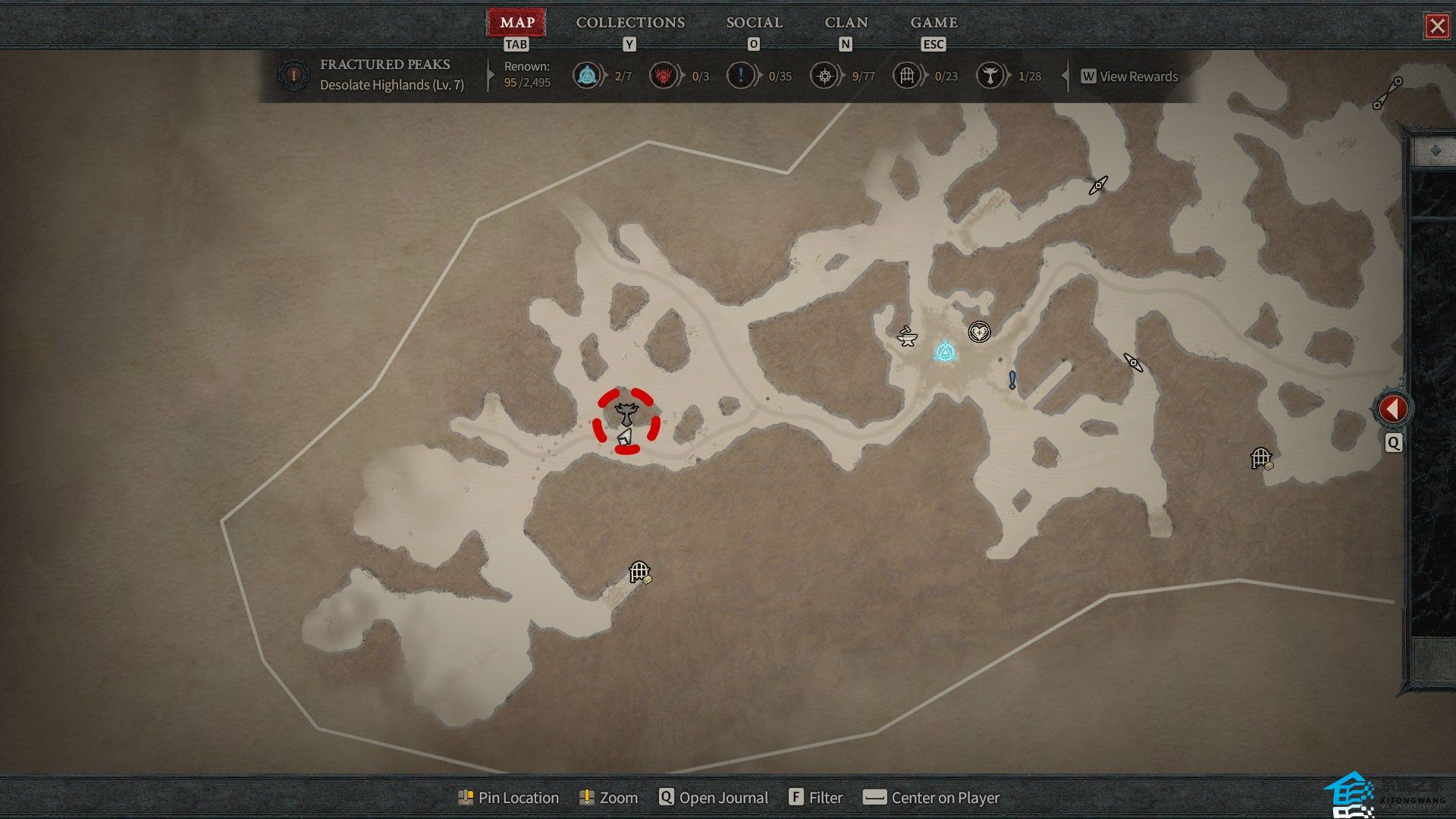Image resolution: width=1456 pixels, height=819 pixels.
Task: Select the Altar of Lilith marker in red circle
Action: click(x=626, y=413)
